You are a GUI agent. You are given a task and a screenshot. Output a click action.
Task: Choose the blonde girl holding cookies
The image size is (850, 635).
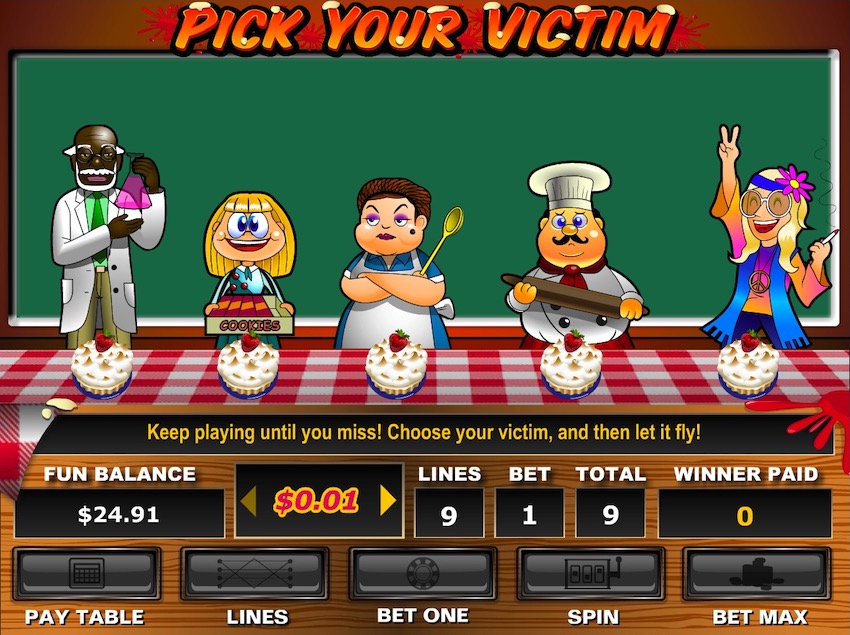[250, 265]
